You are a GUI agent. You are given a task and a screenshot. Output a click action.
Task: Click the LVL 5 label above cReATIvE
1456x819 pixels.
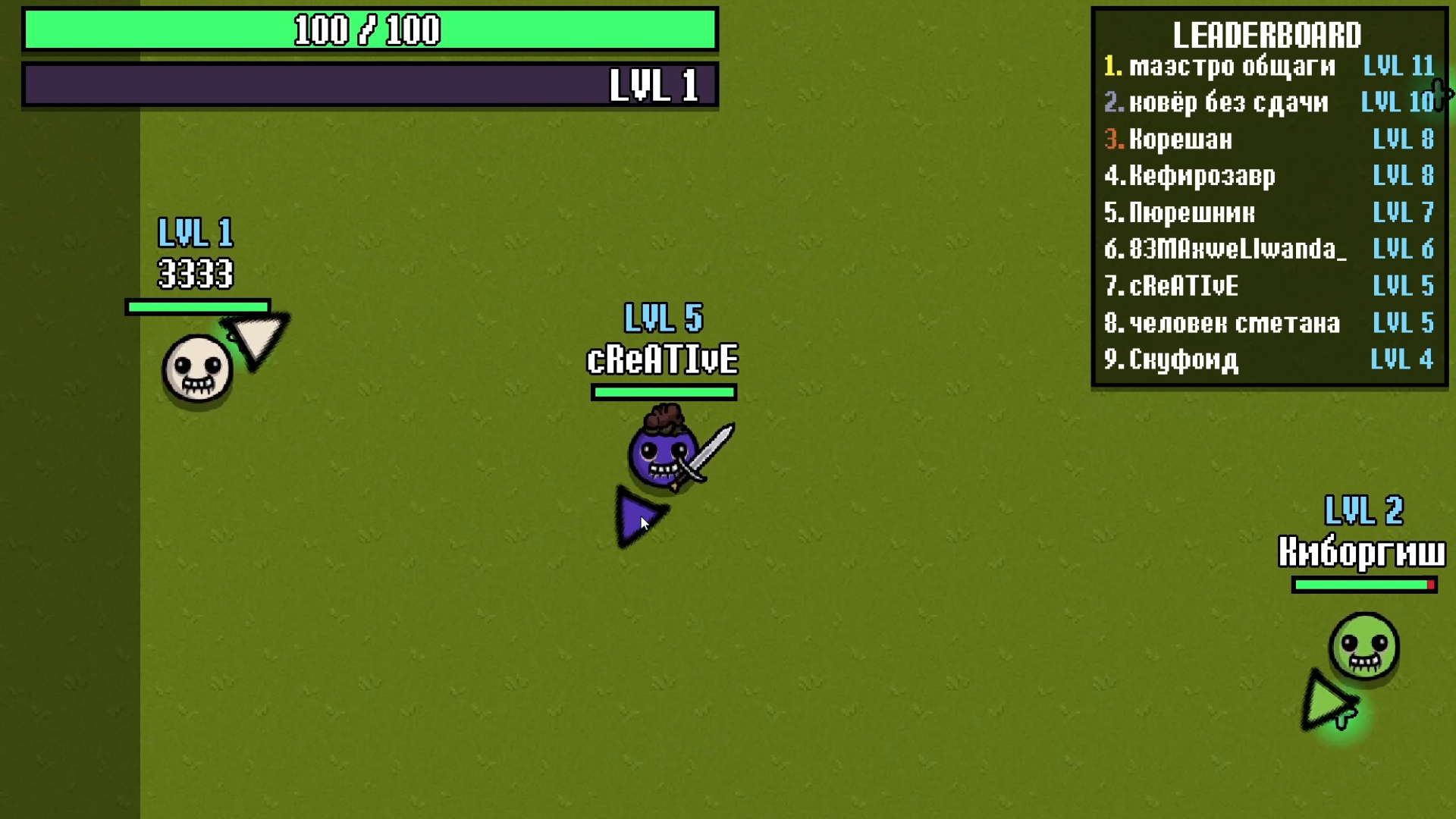point(664,319)
